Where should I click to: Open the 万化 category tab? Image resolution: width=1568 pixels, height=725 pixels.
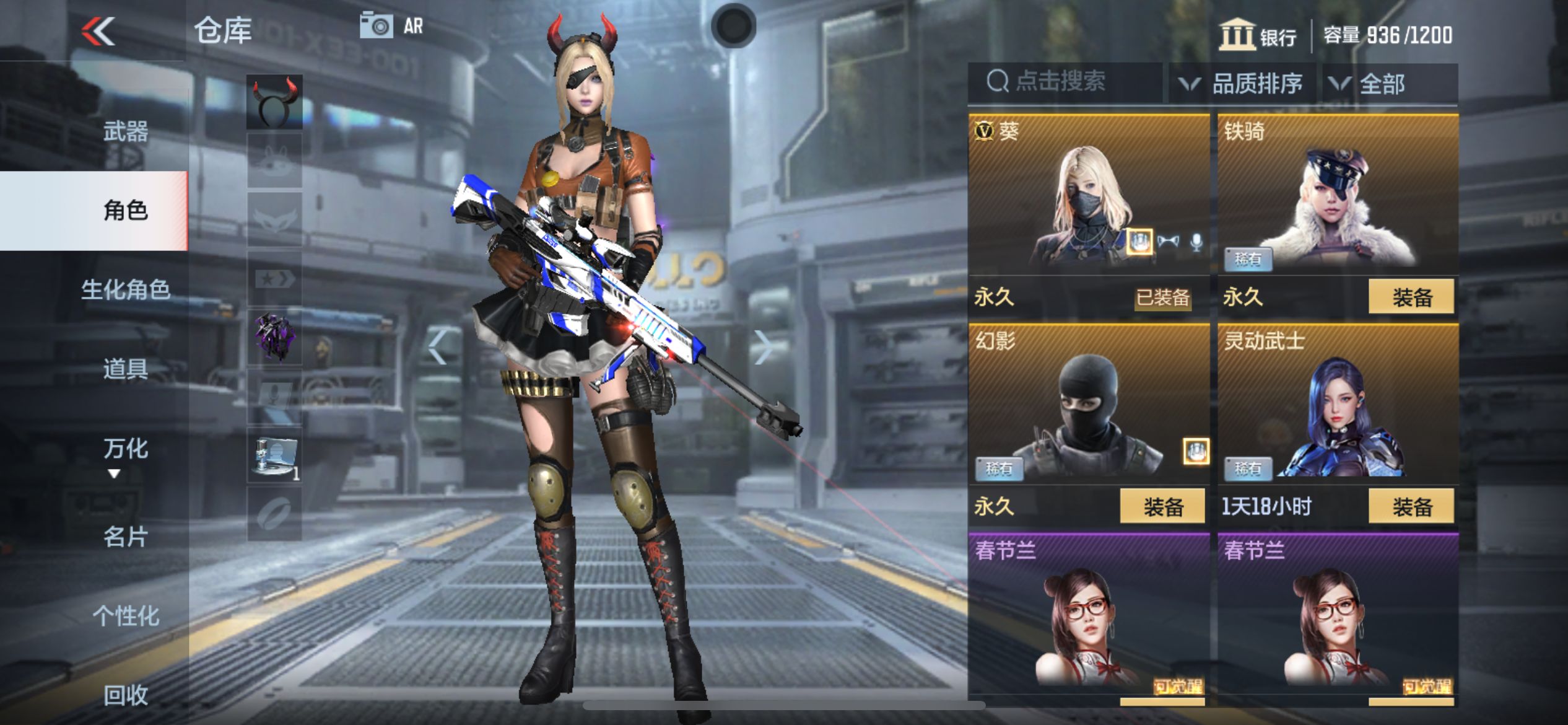click(x=125, y=448)
